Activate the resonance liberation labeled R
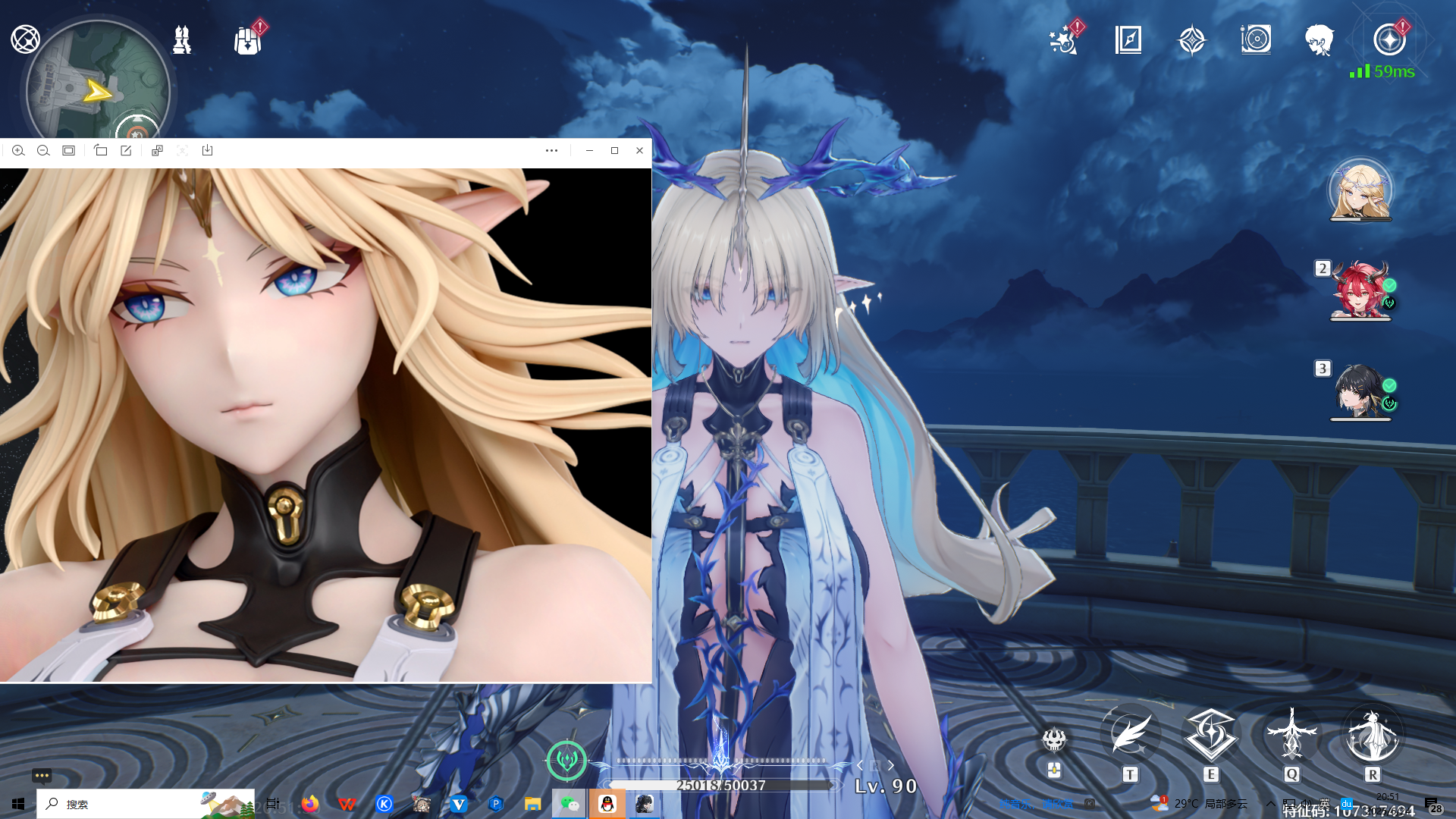 1373,734
